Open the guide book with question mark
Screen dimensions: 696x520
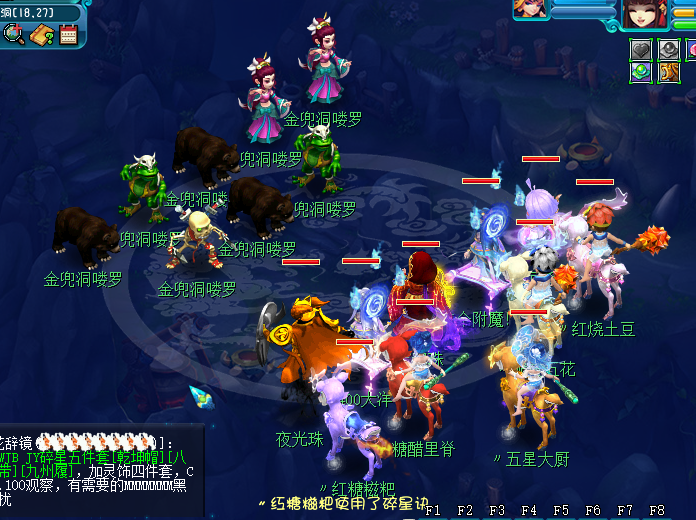tap(41, 35)
